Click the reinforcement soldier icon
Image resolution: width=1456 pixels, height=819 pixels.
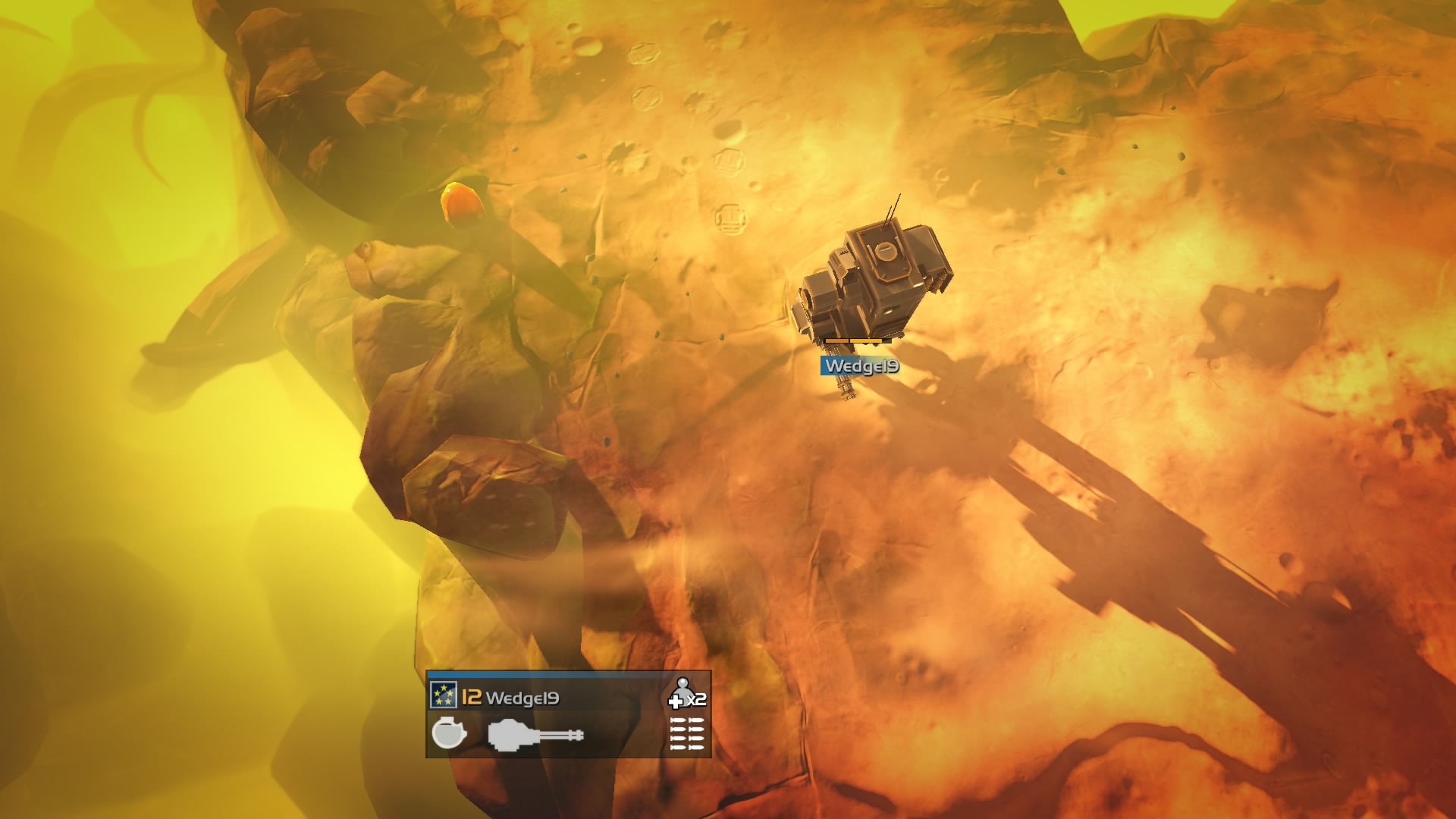682,692
